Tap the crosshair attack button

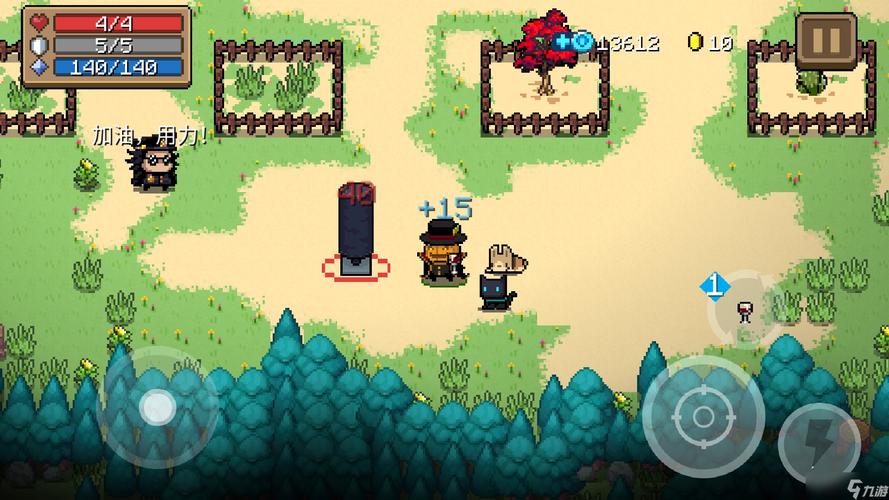tap(703, 414)
